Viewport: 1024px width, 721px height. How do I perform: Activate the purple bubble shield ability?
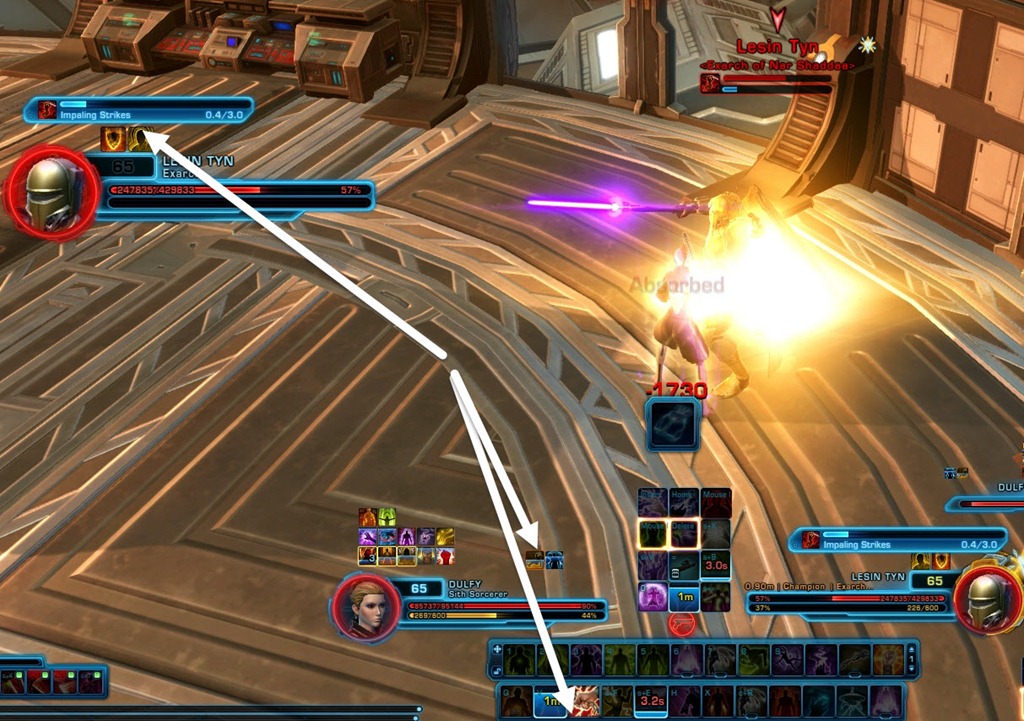pos(653,596)
